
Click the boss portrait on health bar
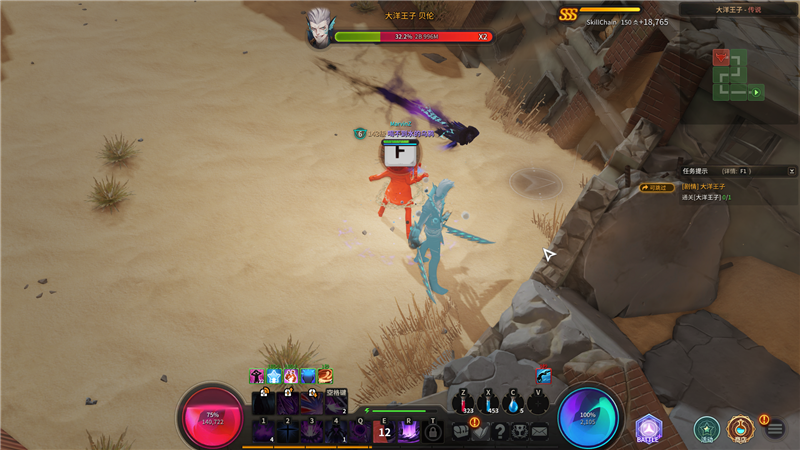pyautogui.click(x=320, y=28)
